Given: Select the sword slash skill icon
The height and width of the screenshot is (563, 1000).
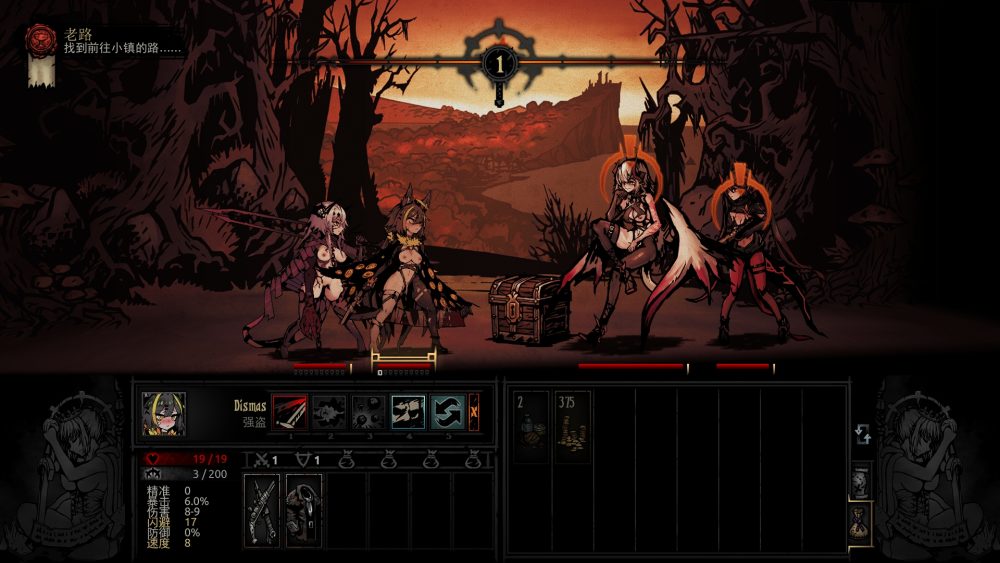Looking at the screenshot, I should (290, 412).
